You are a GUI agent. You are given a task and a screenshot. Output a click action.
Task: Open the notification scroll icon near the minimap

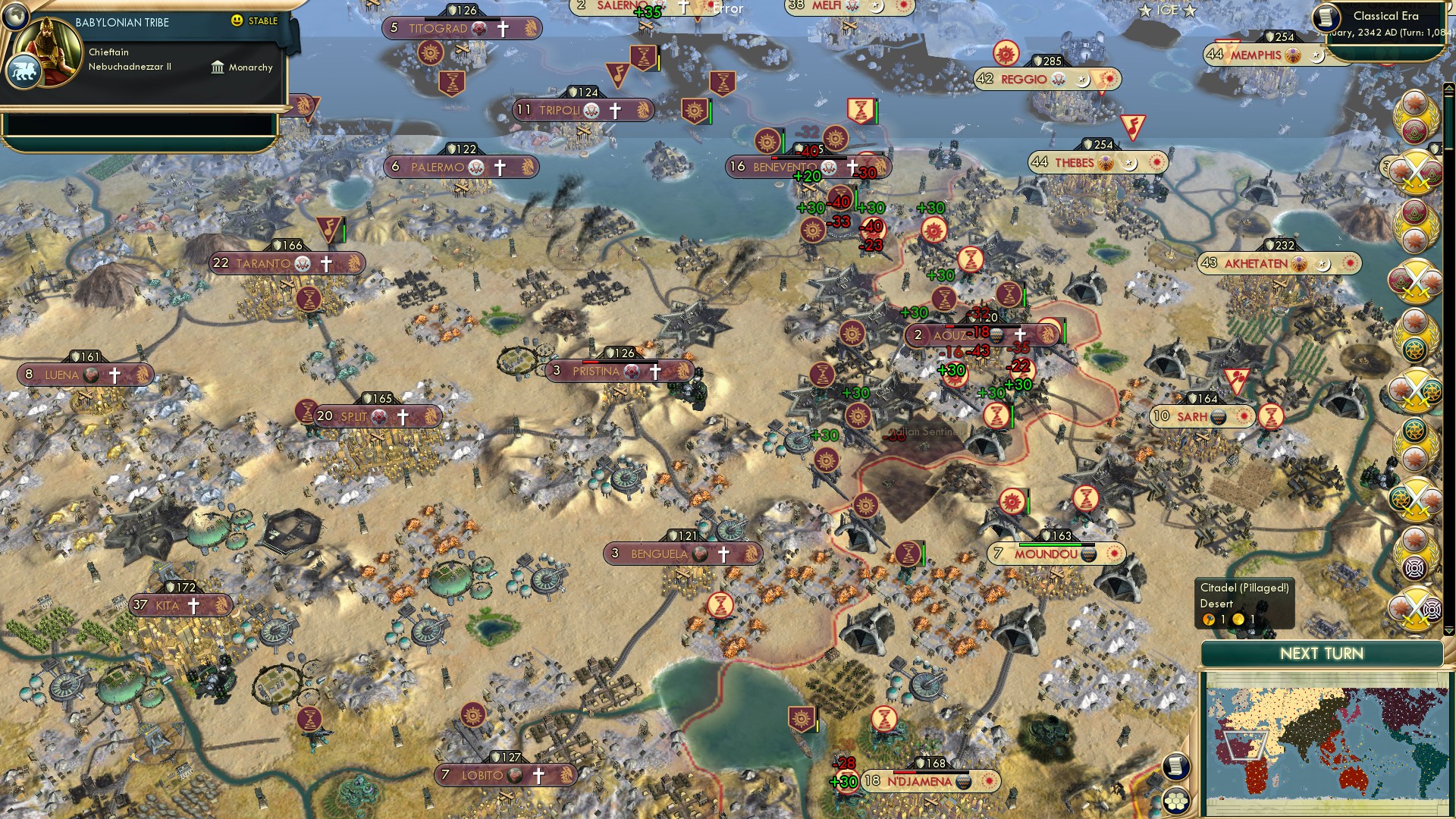pyautogui.click(x=1177, y=767)
